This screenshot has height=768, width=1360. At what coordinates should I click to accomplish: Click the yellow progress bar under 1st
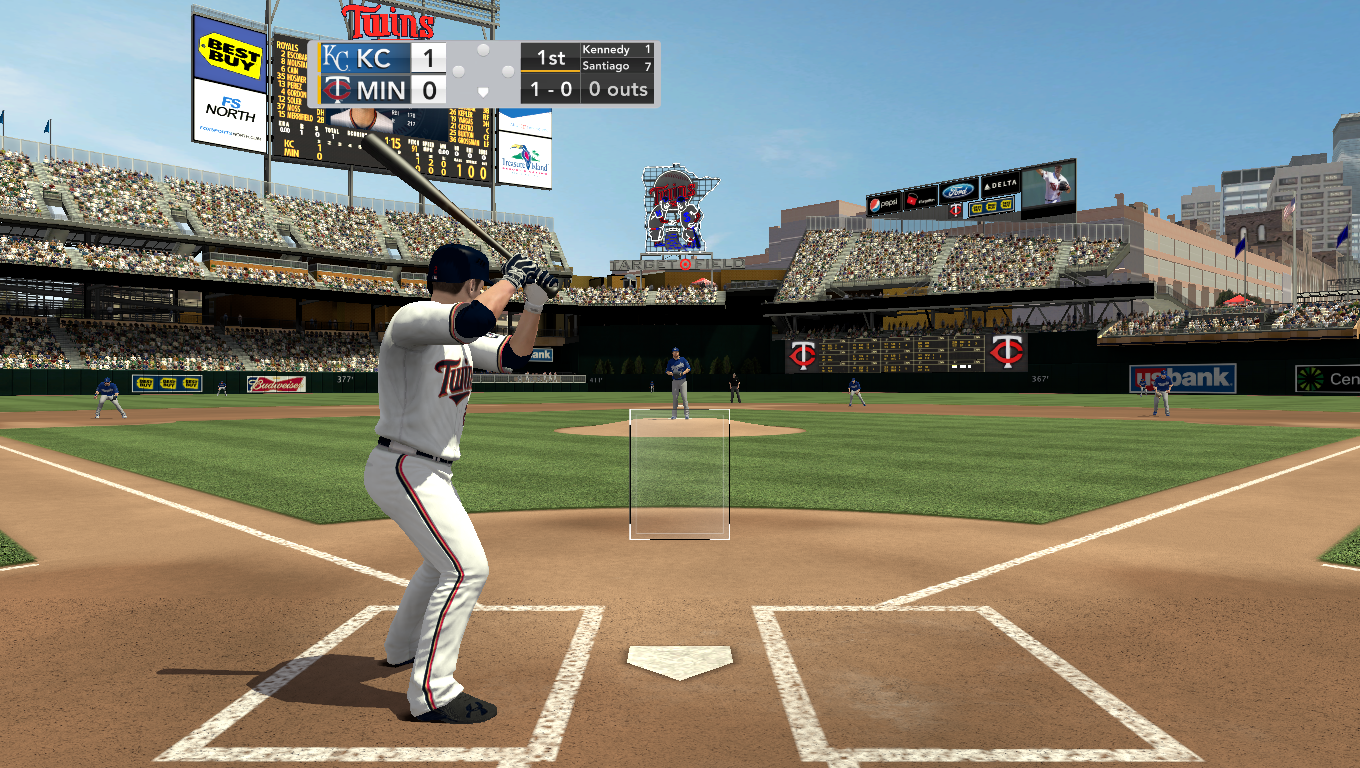click(x=552, y=72)
